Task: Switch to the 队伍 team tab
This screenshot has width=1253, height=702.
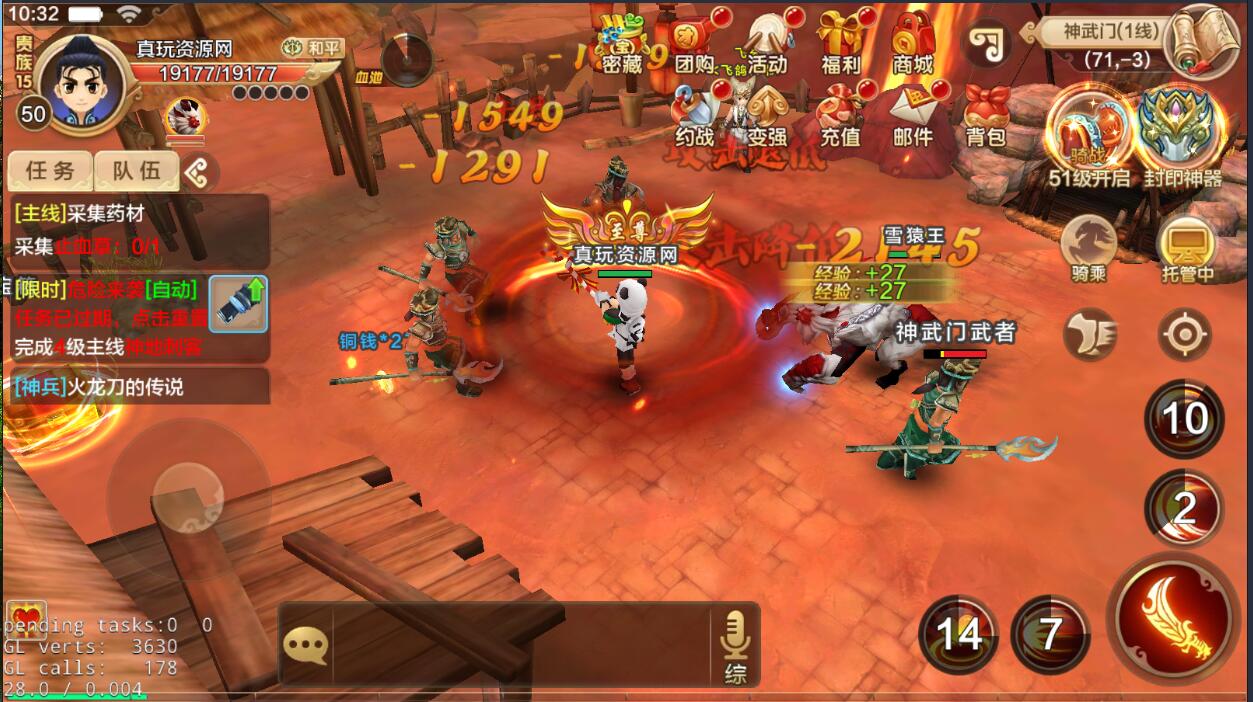Action: [136, 171]
